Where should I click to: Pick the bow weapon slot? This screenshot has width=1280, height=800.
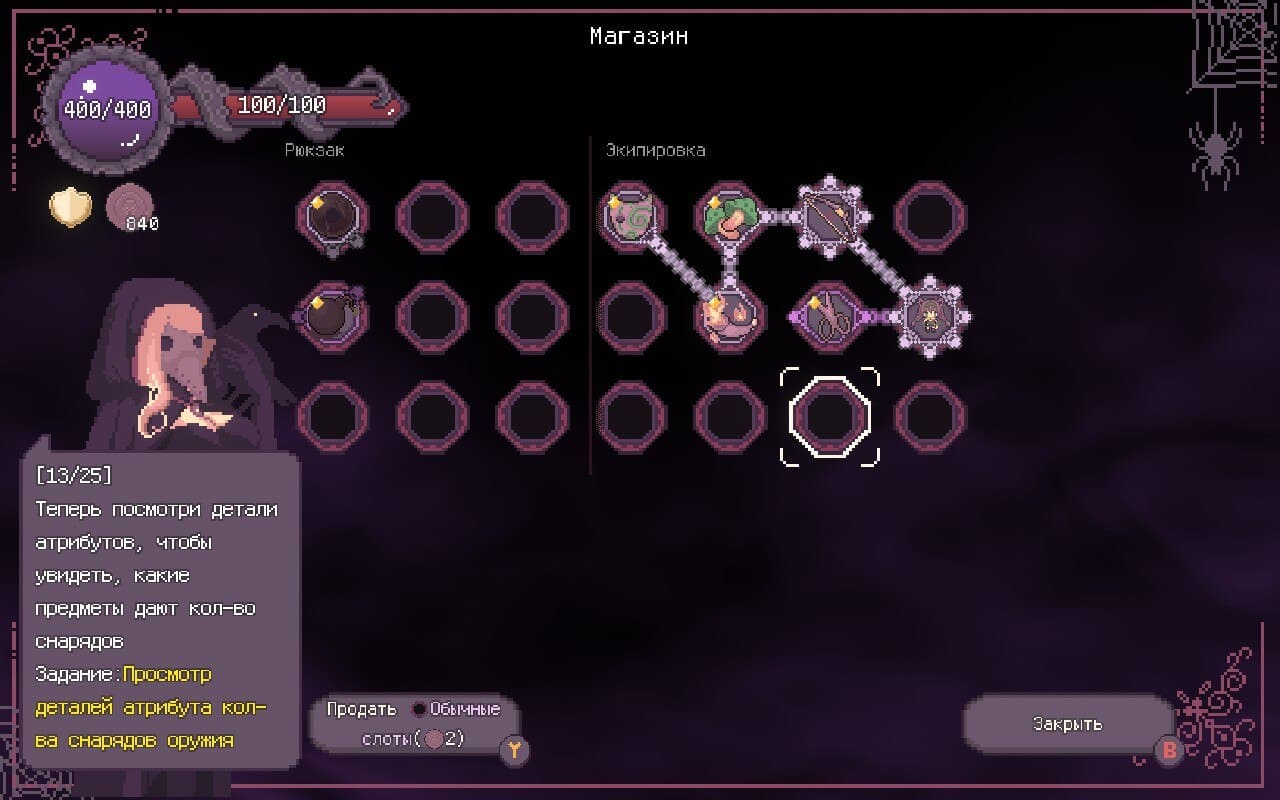[x=830, y=216]
